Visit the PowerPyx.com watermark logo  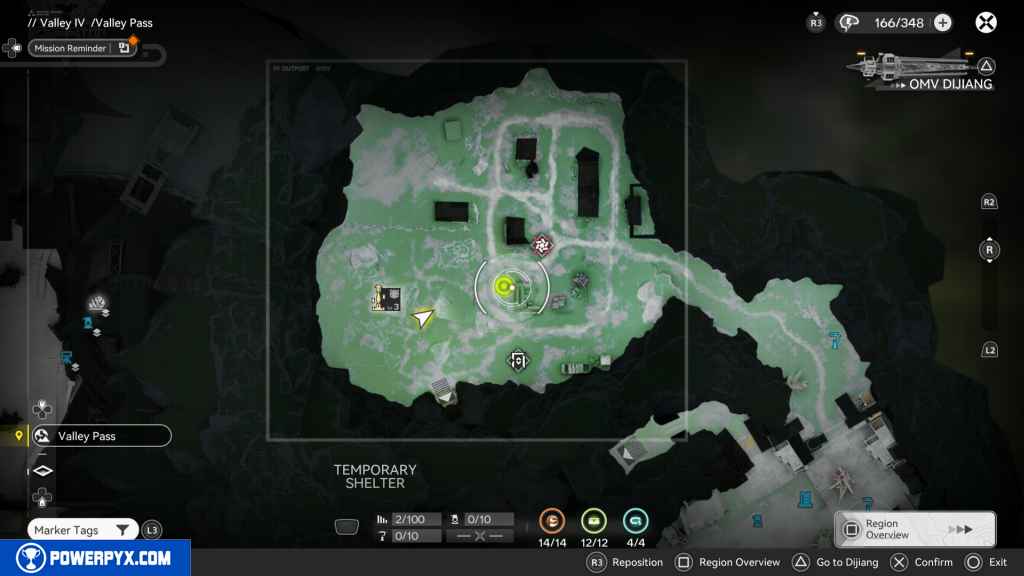(x=95, y=558)
